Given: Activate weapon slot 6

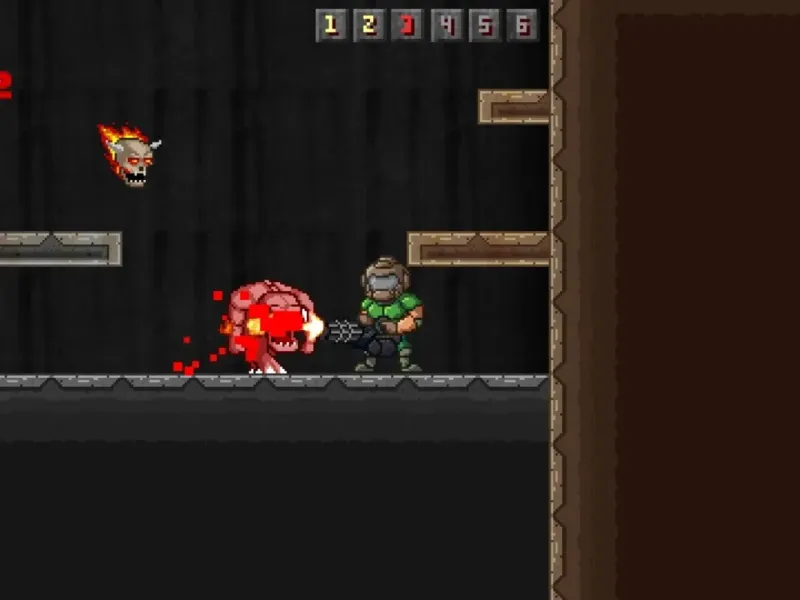Looking at the screenshot, I should click(522, 25).
